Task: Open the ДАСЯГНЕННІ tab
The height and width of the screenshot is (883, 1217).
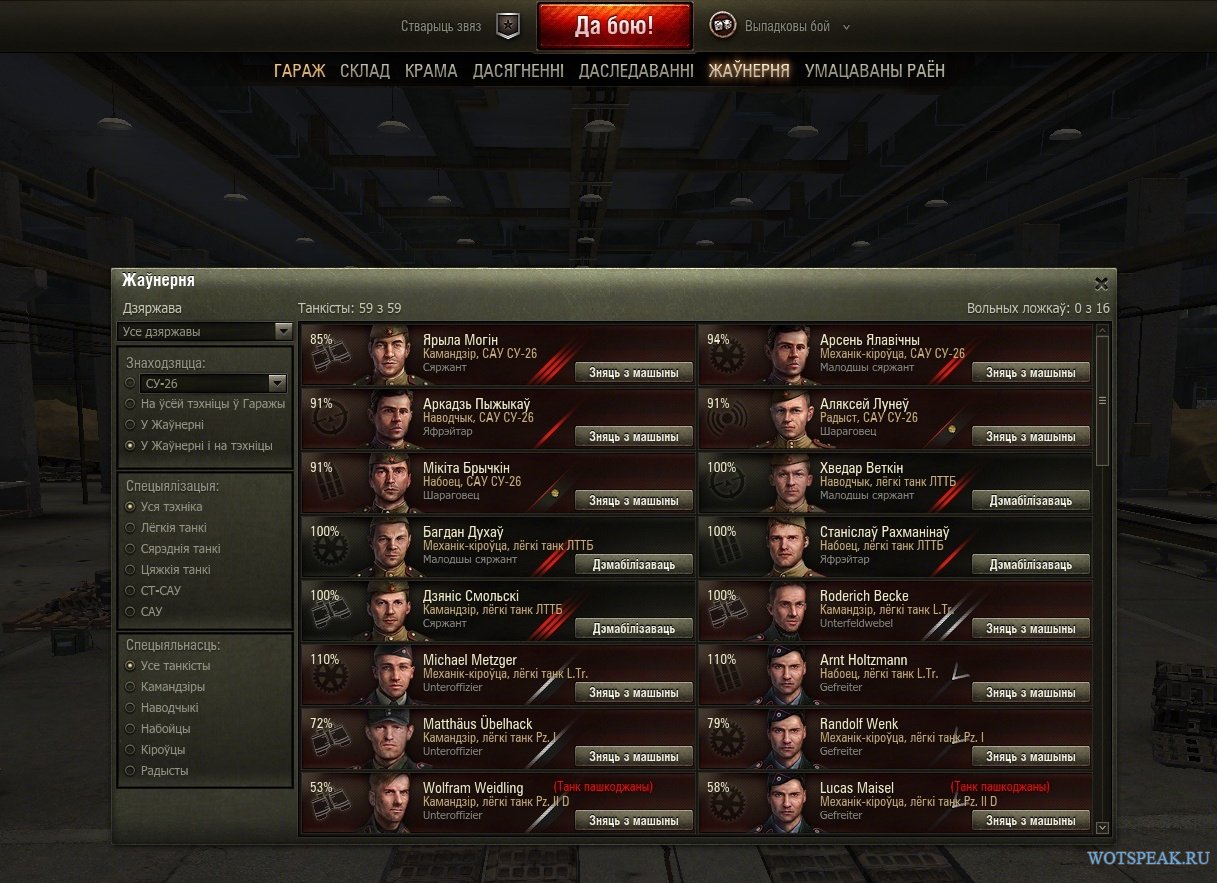Action: (518, 70)
